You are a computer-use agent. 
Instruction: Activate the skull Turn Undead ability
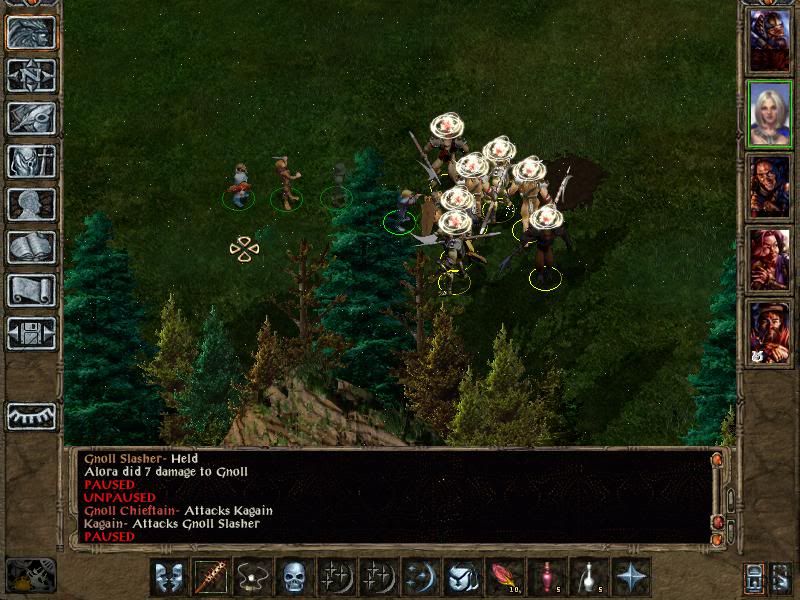(x=294, y=577)
